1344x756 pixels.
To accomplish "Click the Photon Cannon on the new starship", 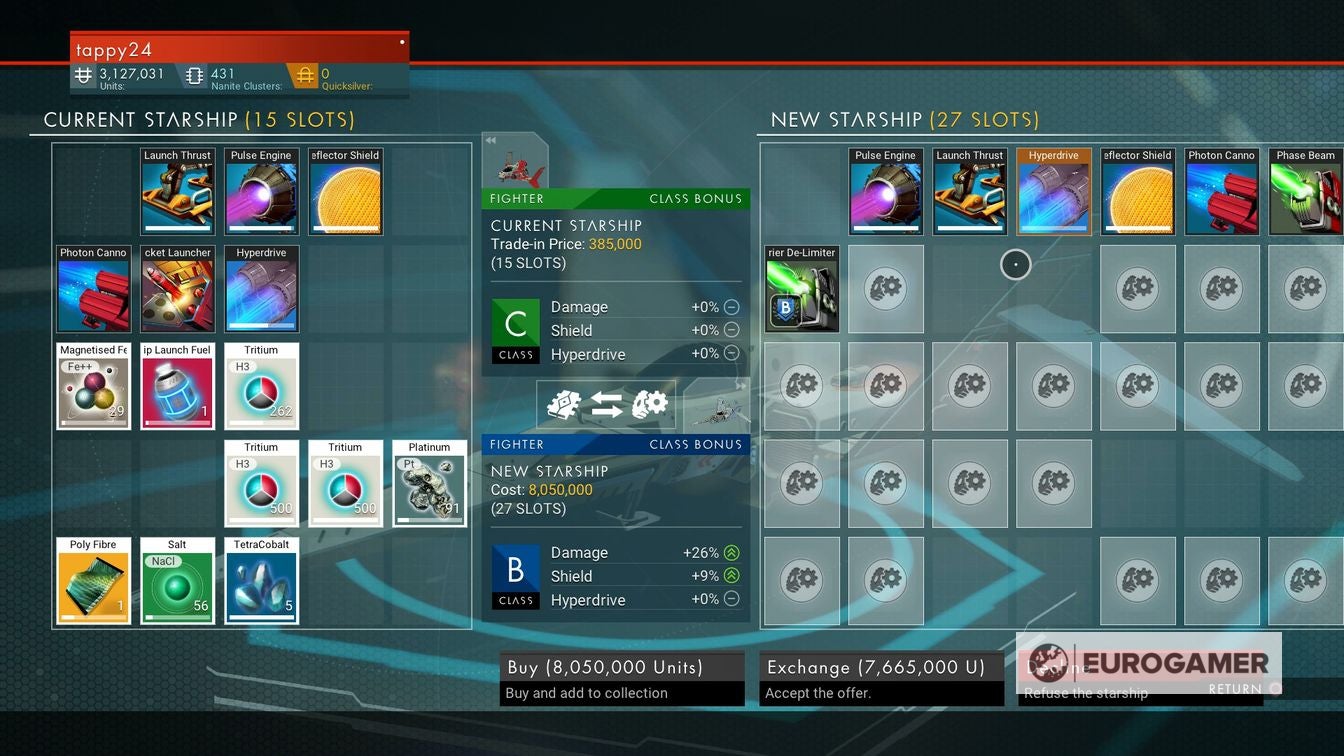I will coord(1221,190).
